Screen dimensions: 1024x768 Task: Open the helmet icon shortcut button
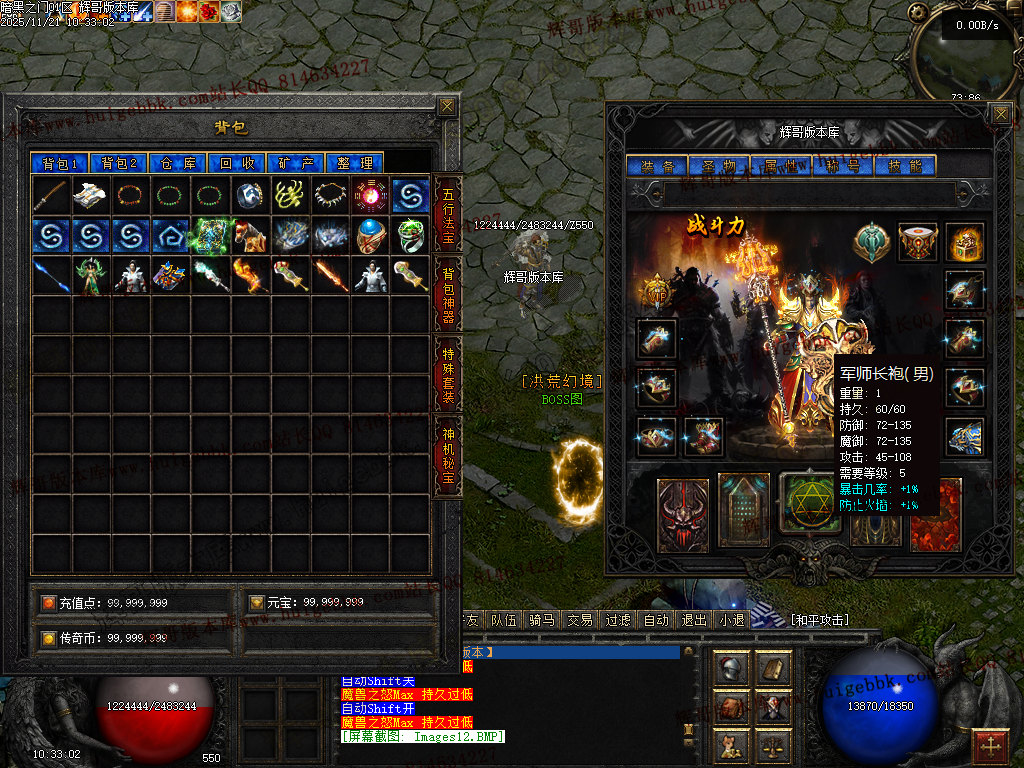pos(733,669)
